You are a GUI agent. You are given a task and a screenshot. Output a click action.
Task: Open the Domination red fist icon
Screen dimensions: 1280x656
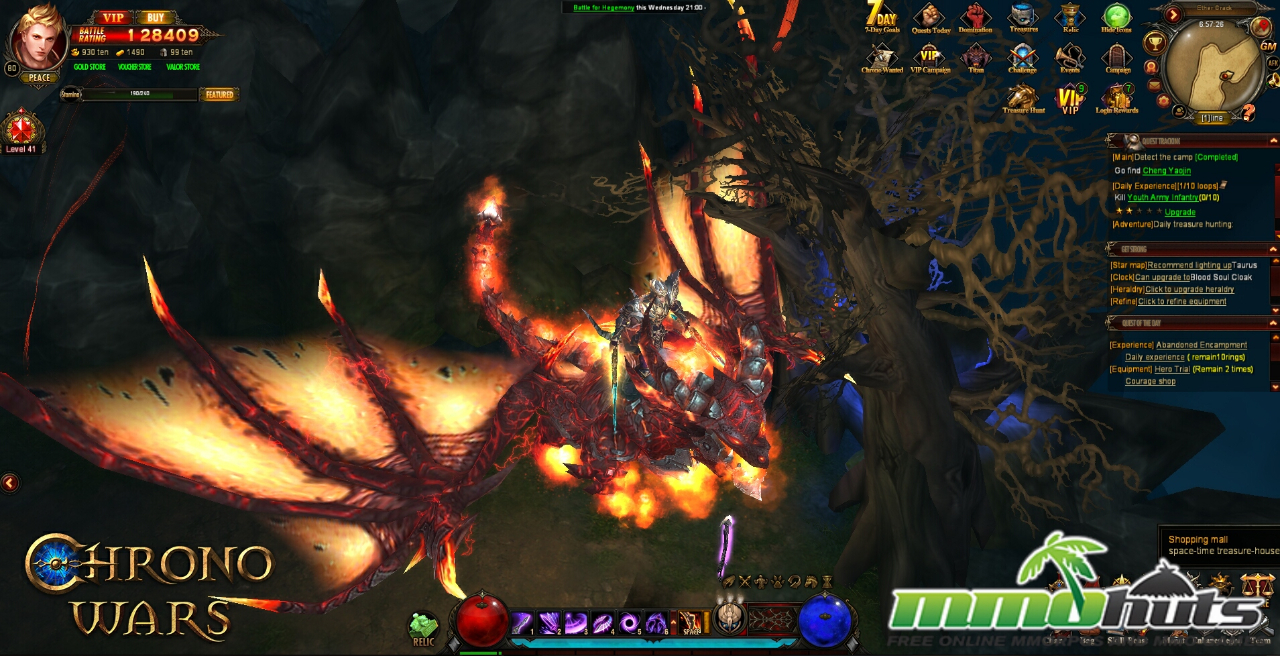click(975, 17)
